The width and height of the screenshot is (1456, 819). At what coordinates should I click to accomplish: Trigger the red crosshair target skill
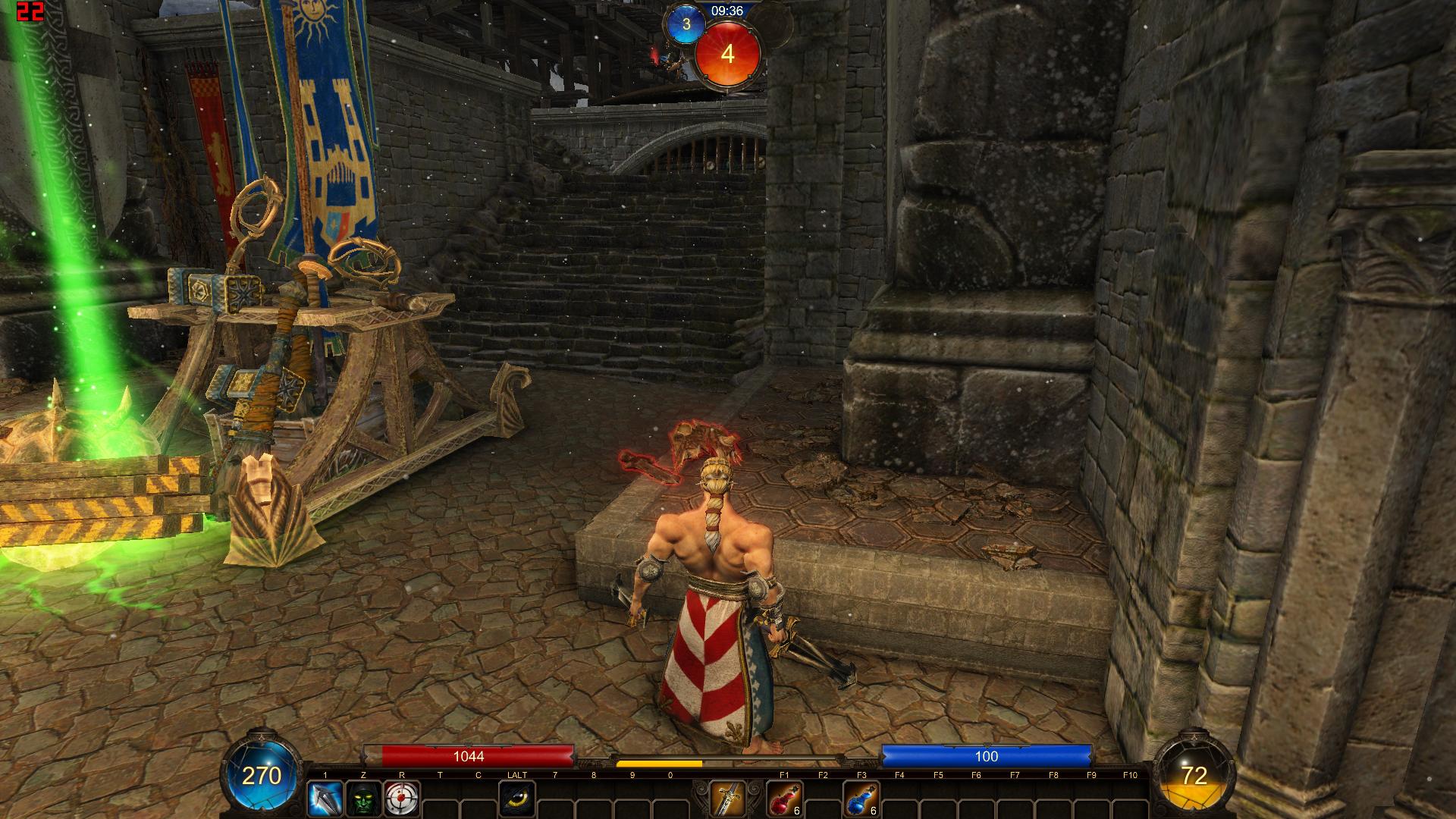click(x=402, y=799)
